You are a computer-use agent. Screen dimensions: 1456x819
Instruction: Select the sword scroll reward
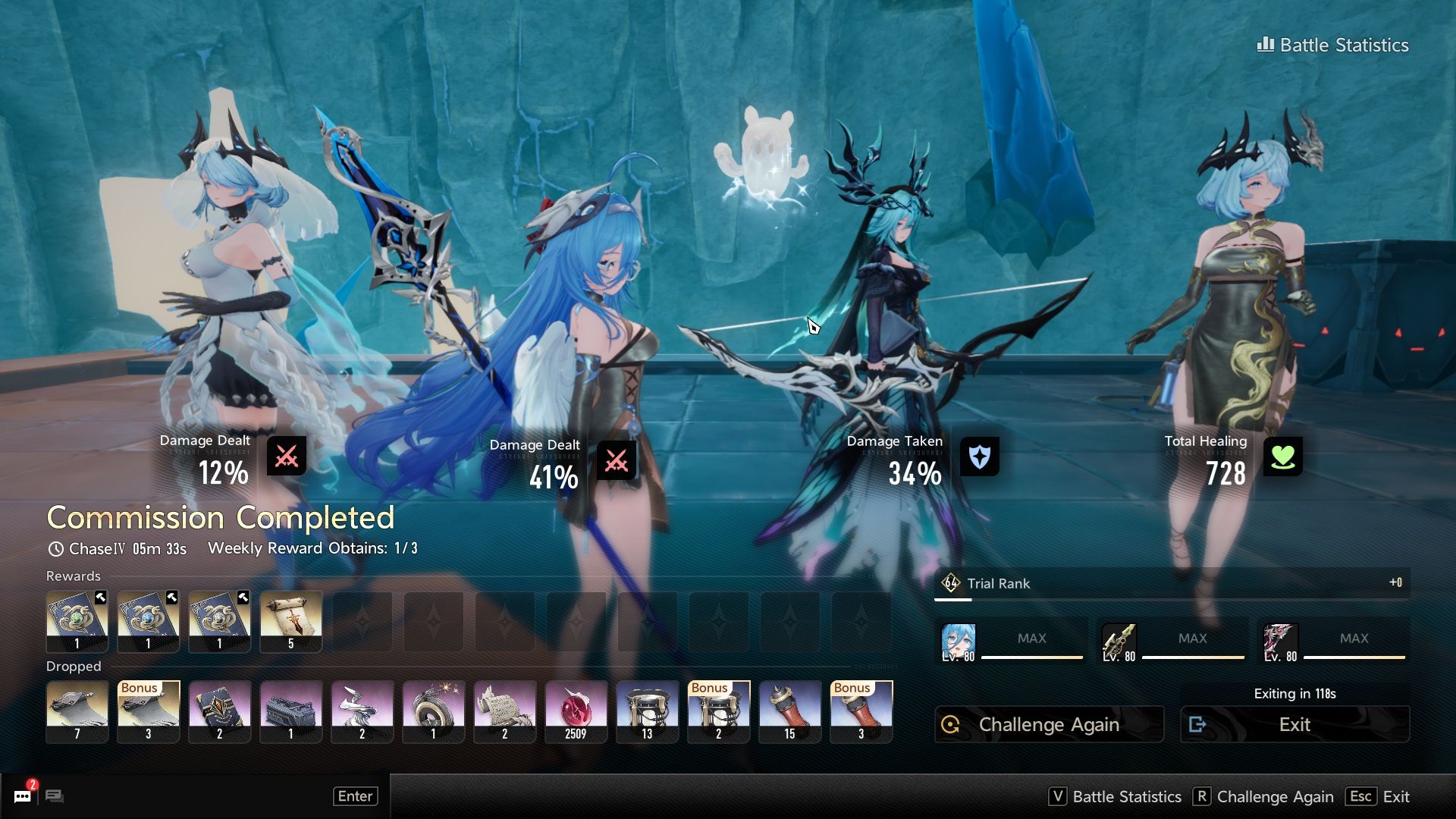(290, 622)
